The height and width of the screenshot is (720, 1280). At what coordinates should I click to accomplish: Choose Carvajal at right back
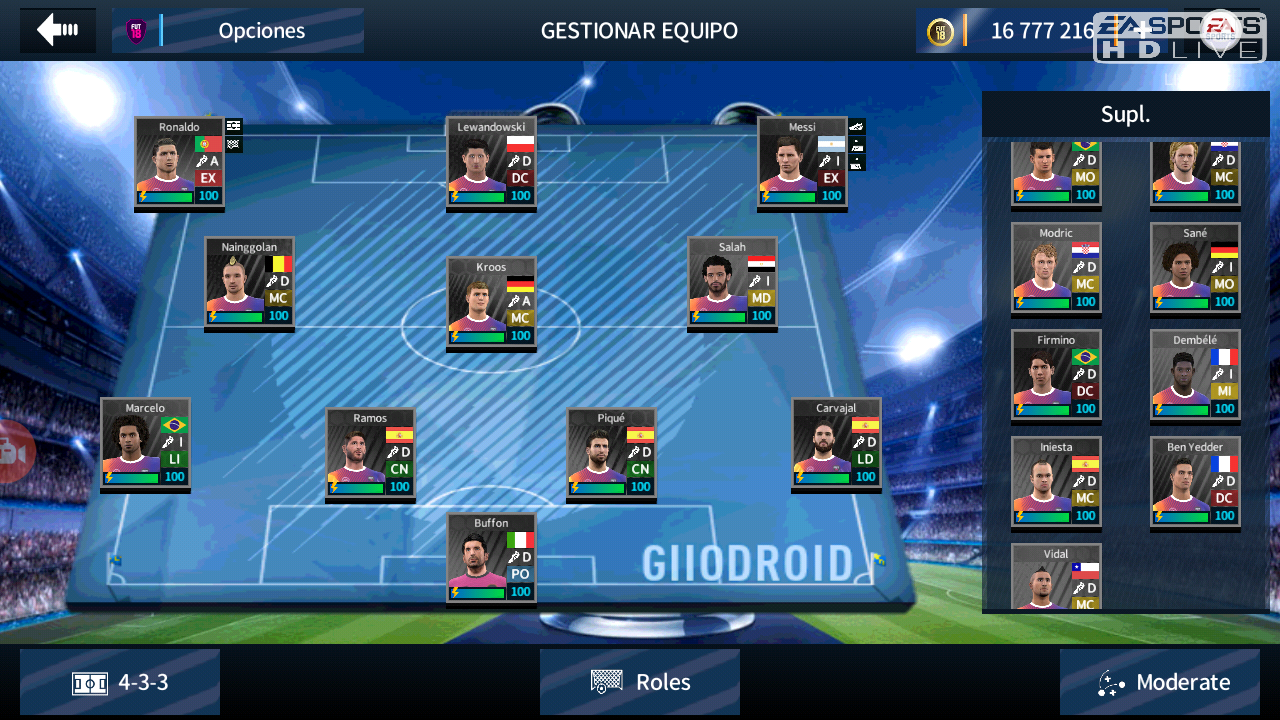[836, 443]
